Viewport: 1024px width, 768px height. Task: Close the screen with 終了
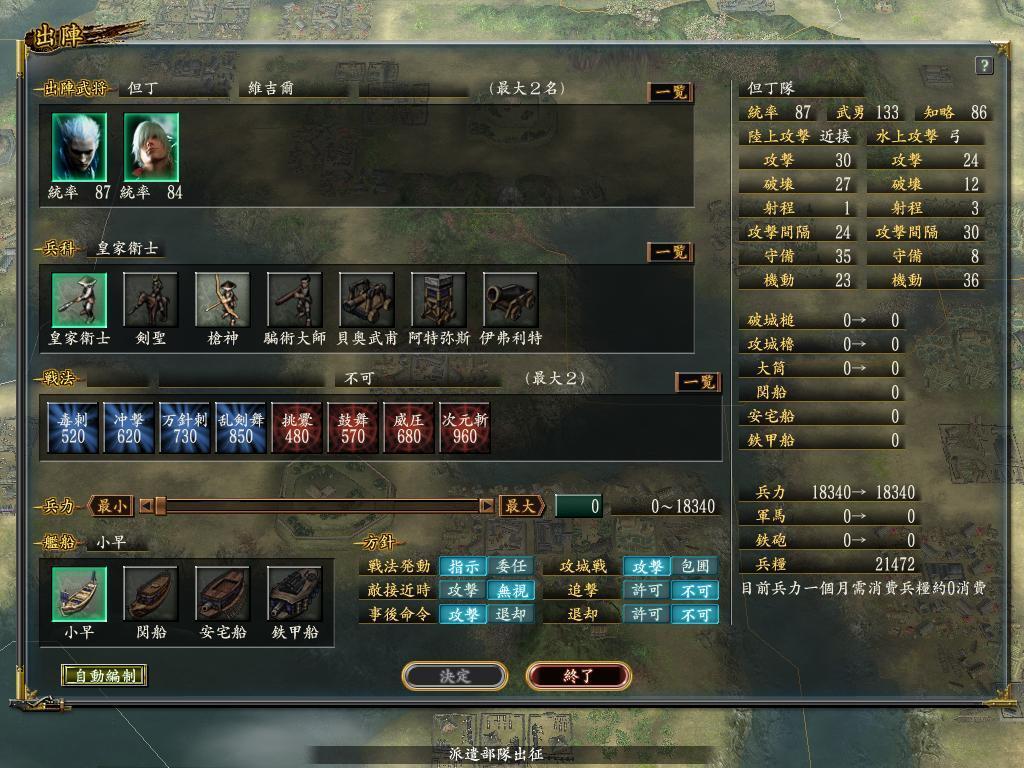578,676
